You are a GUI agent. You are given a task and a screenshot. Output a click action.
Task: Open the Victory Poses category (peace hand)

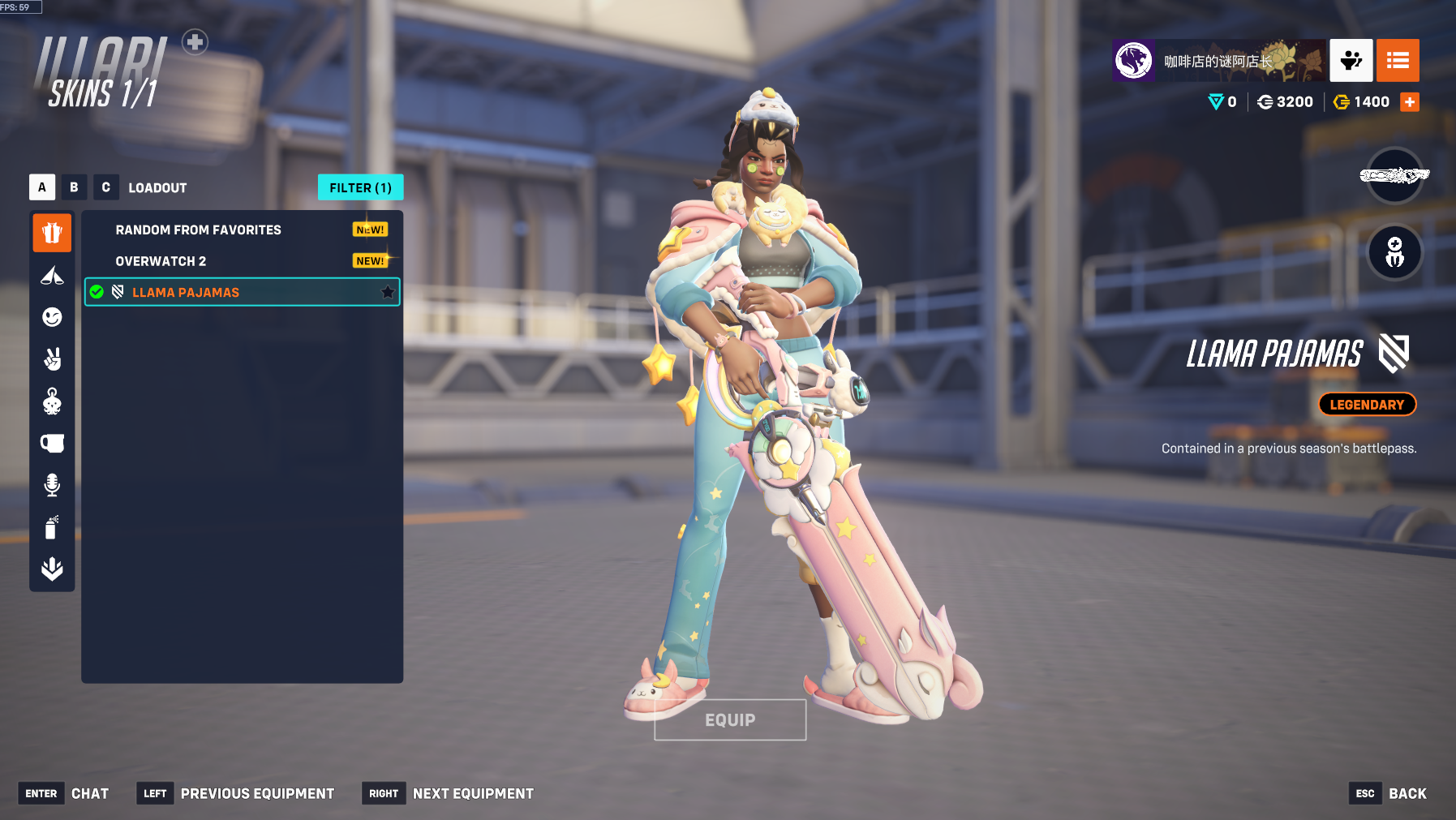pos(52,358)
